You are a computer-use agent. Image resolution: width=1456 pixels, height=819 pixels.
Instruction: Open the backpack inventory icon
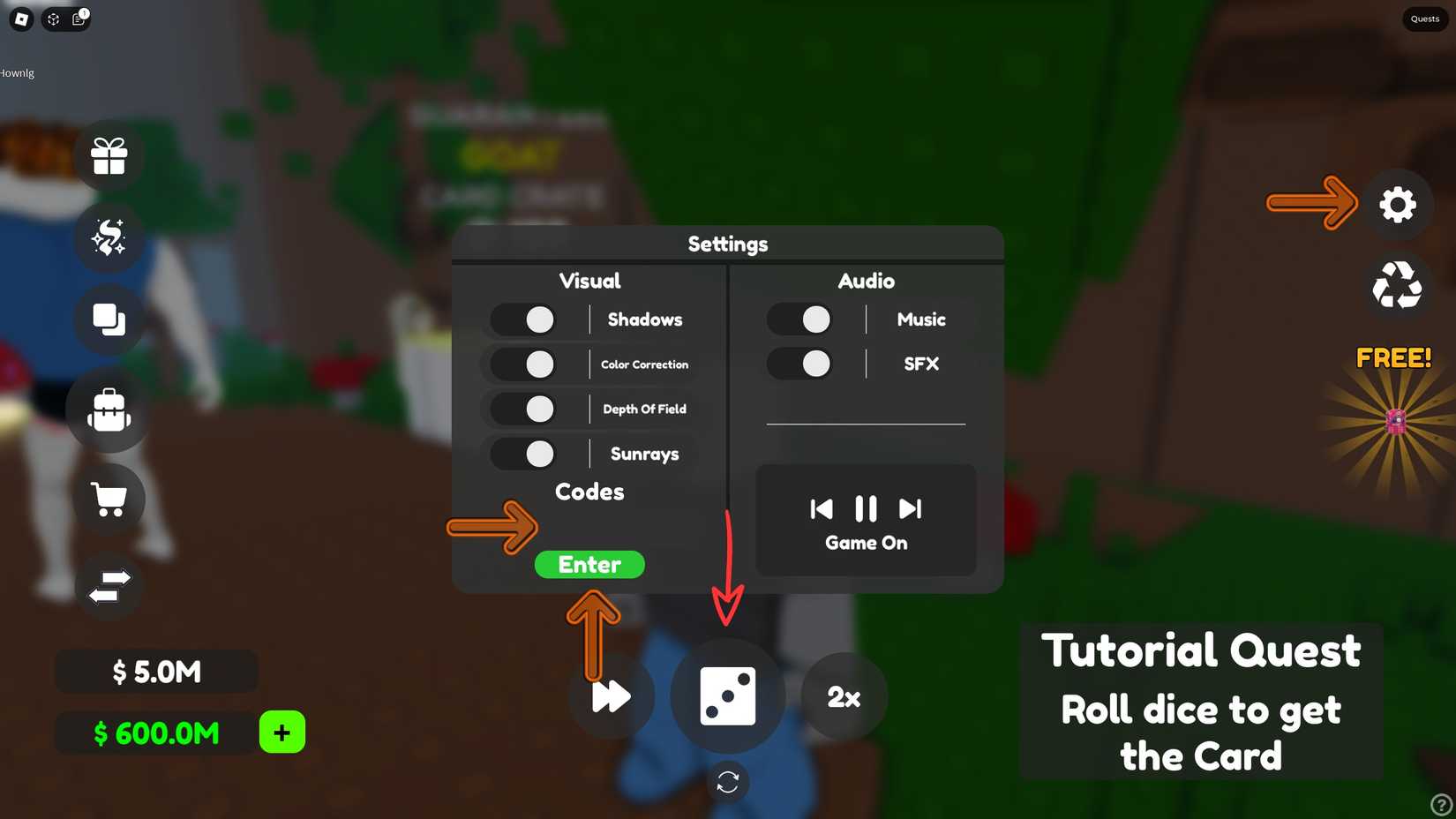tap(109, 410)
